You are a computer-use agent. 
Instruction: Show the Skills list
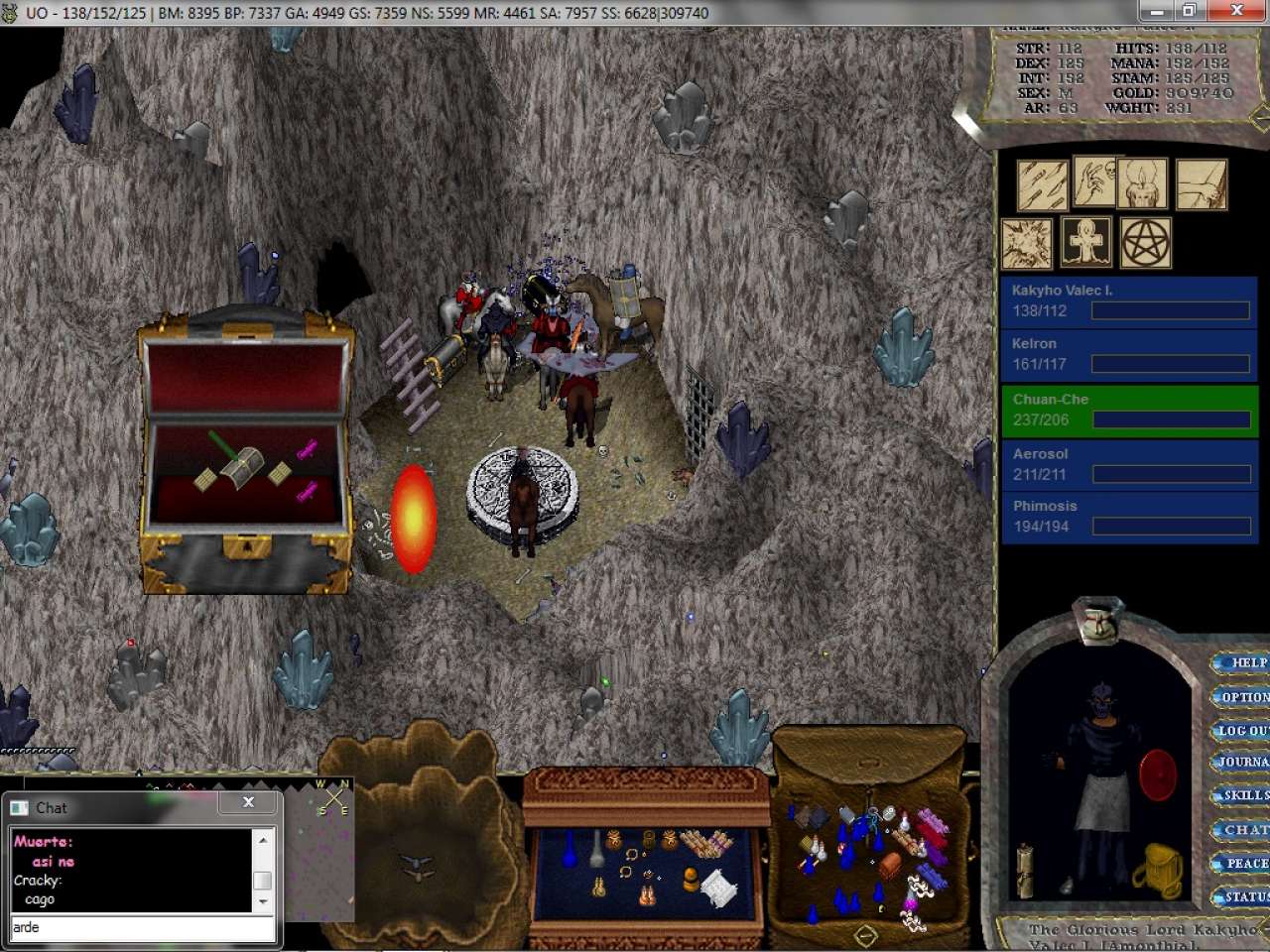tap(1244, 795)
